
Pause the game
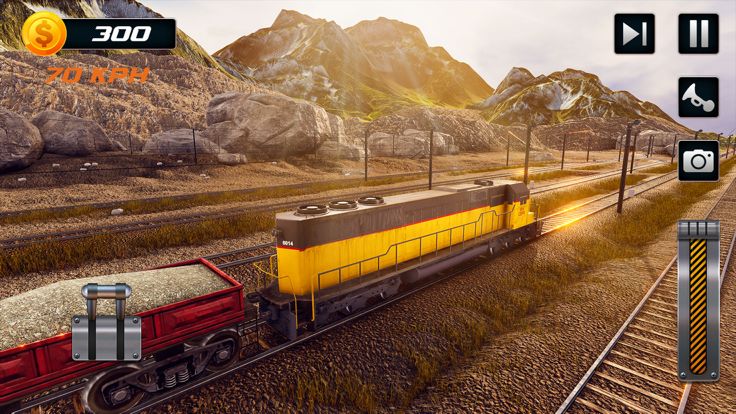(x=698, y=34)
